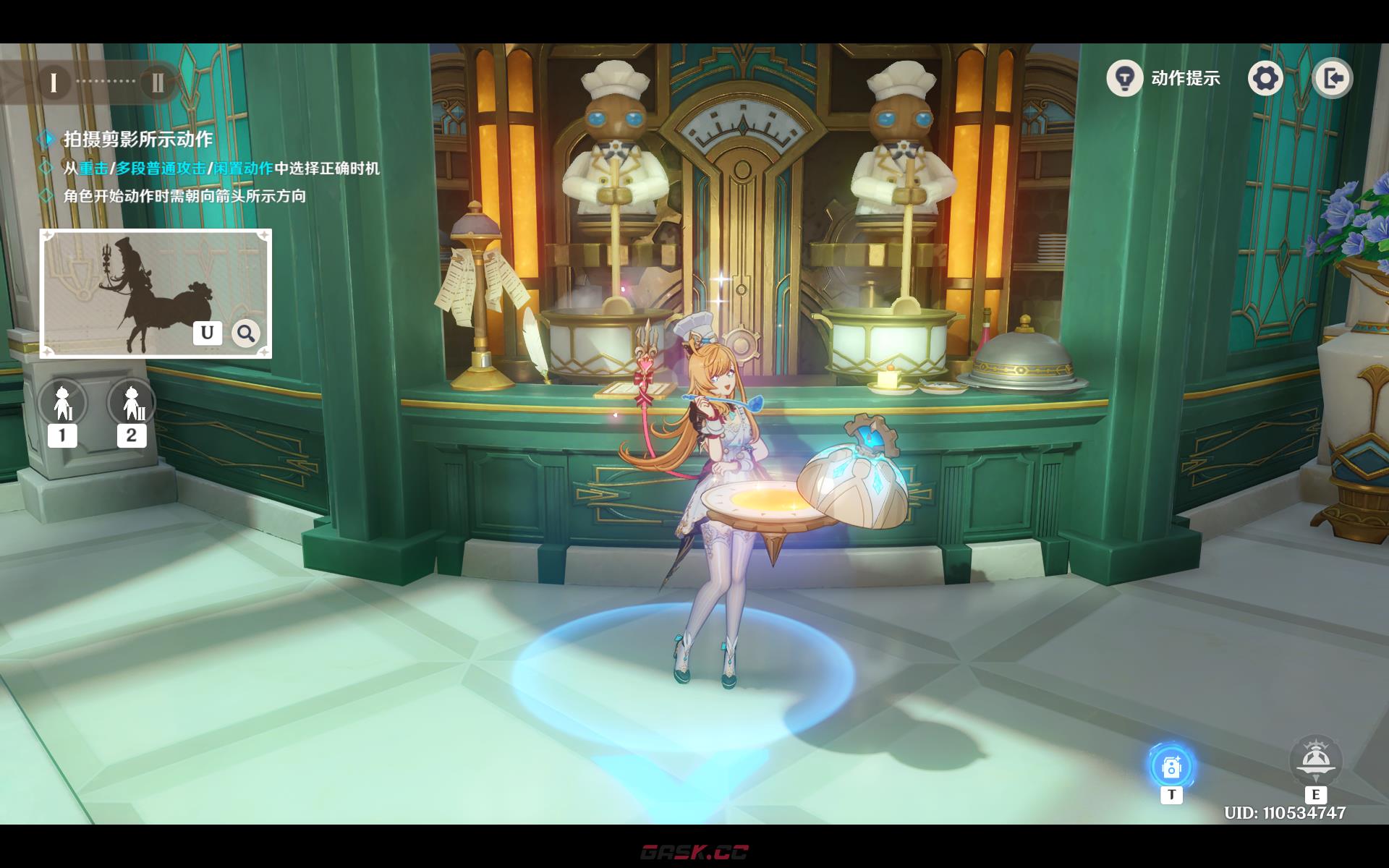Select stage I progress marker
Viewport: 1389px width, 868px height.
coord(53,82)
